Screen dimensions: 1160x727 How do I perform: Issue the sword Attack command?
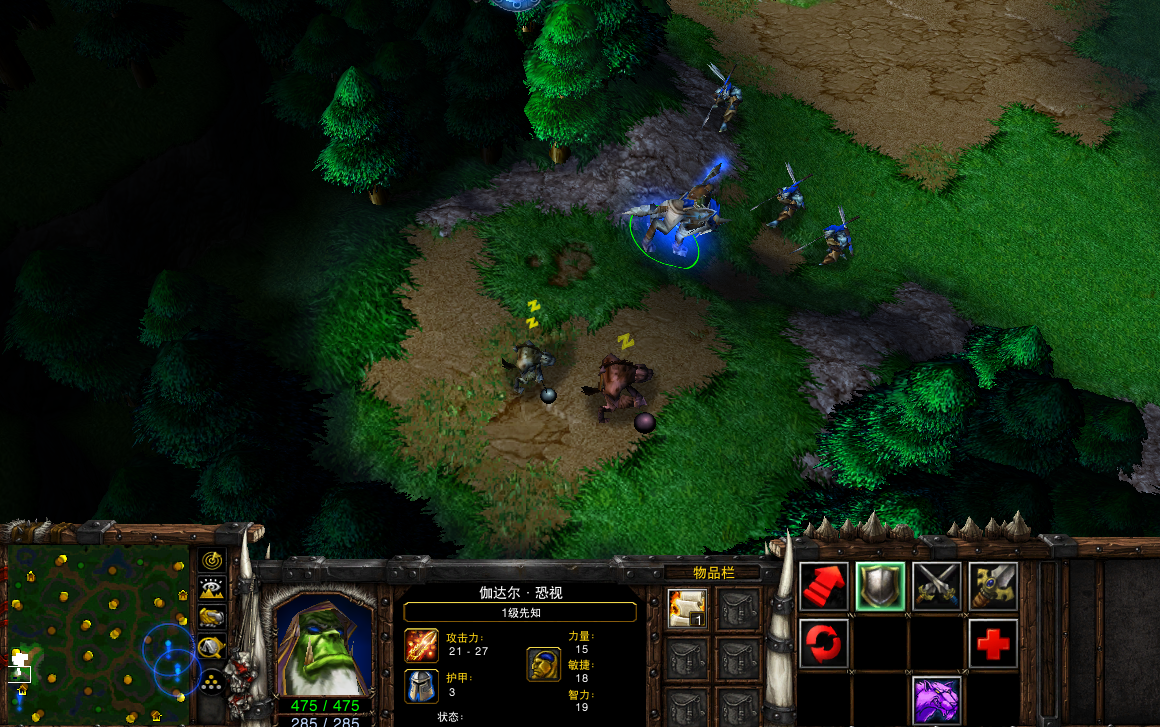point(993,587)
